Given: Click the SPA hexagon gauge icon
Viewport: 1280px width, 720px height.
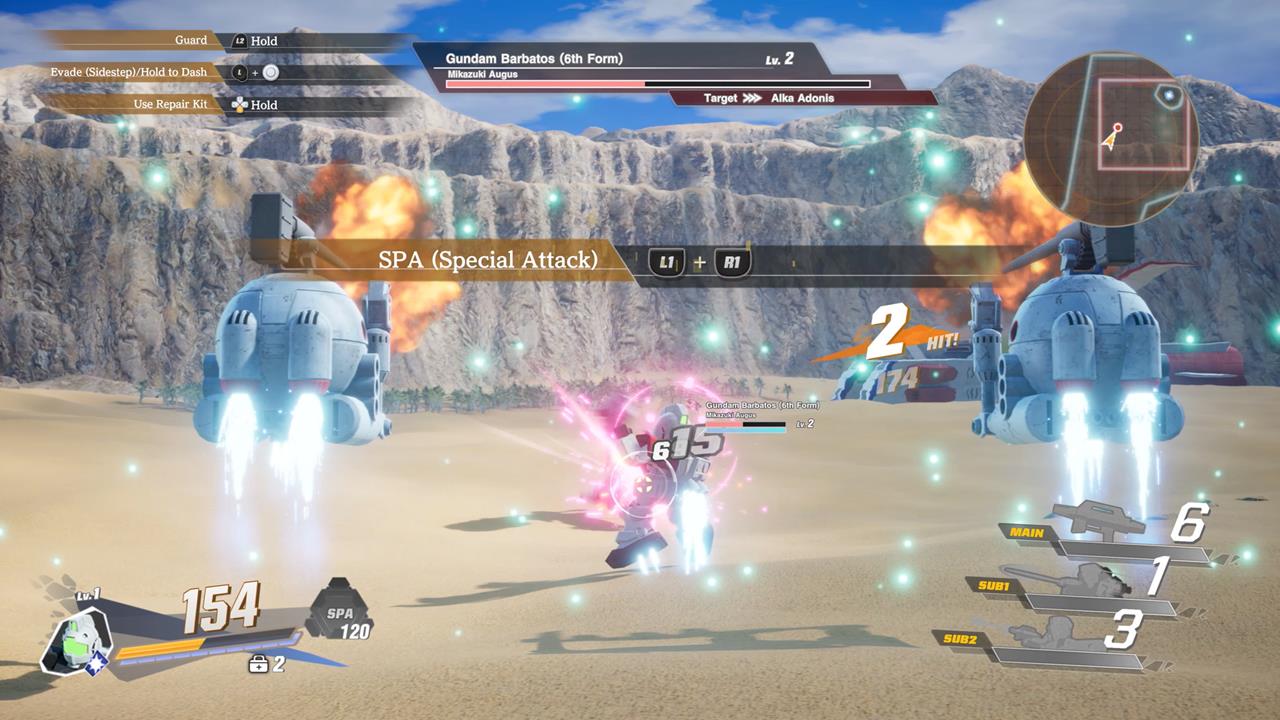Looking at the screenshot, I should (339, 610).
